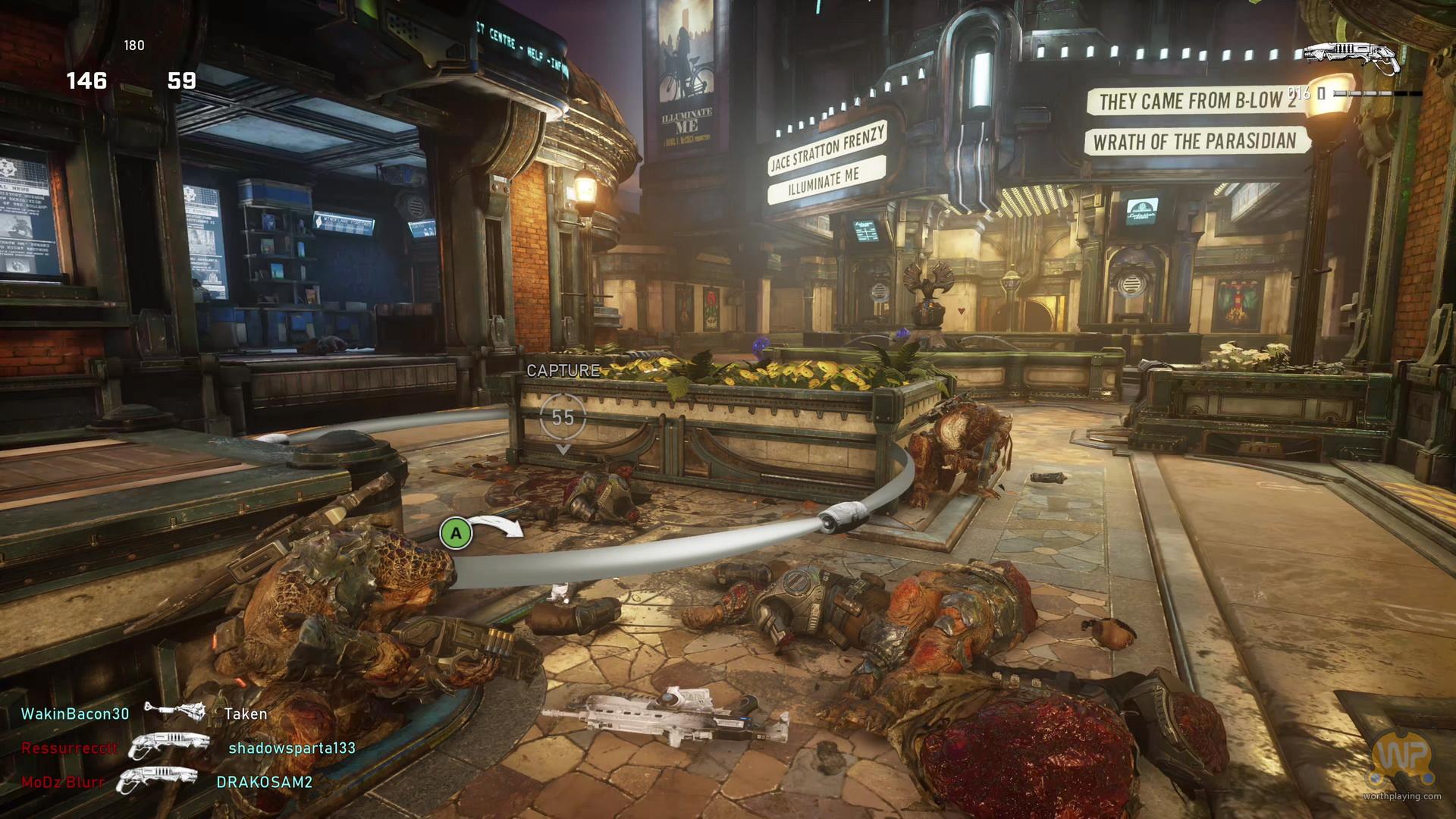This screenshot has height=819, width=1456.
Task: Click the WakinBacon30 kill feed entry
Action: click(x=75, y=714)
